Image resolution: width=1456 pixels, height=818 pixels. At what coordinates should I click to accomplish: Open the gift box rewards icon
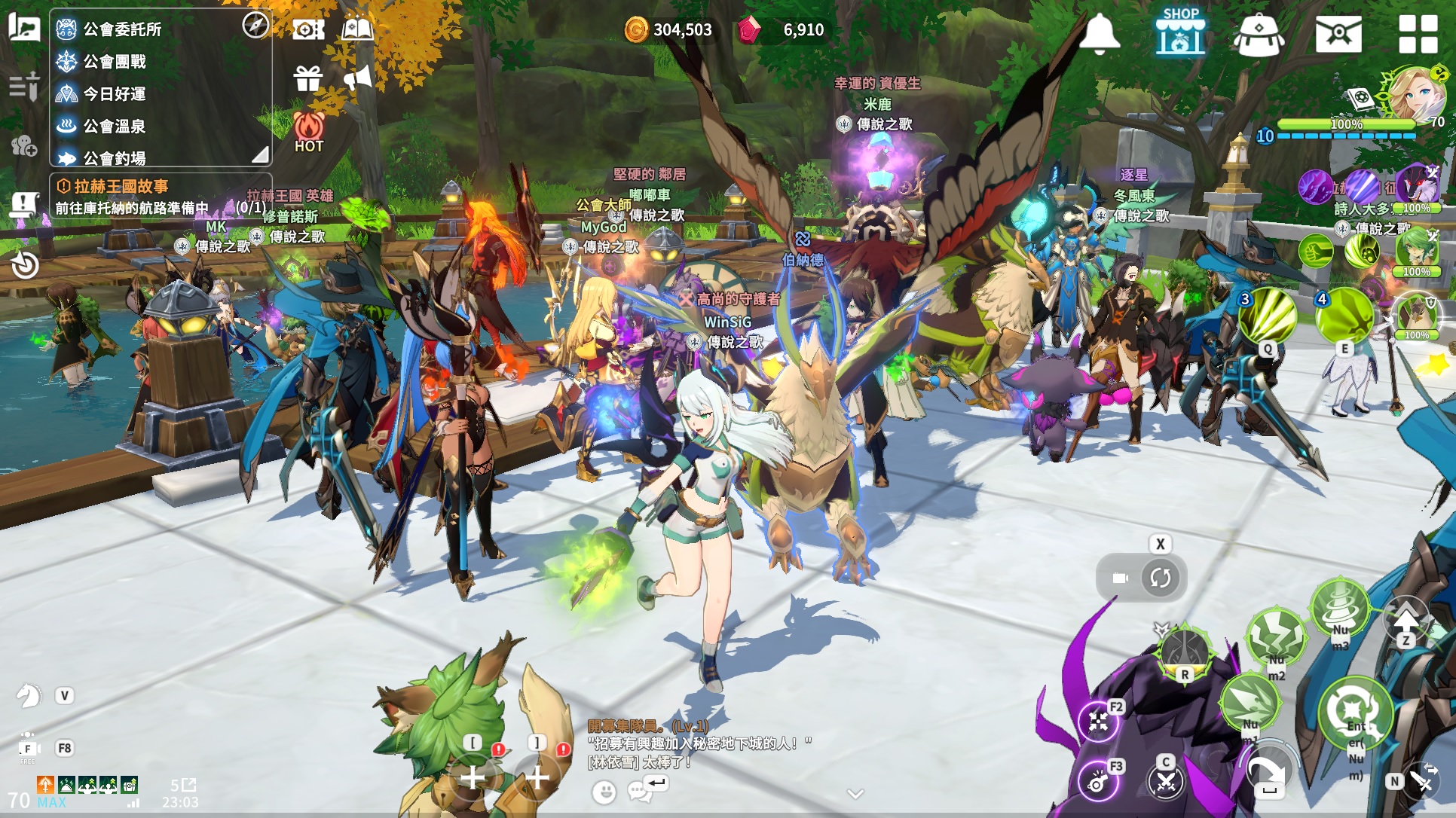click(x=308, y=78)
